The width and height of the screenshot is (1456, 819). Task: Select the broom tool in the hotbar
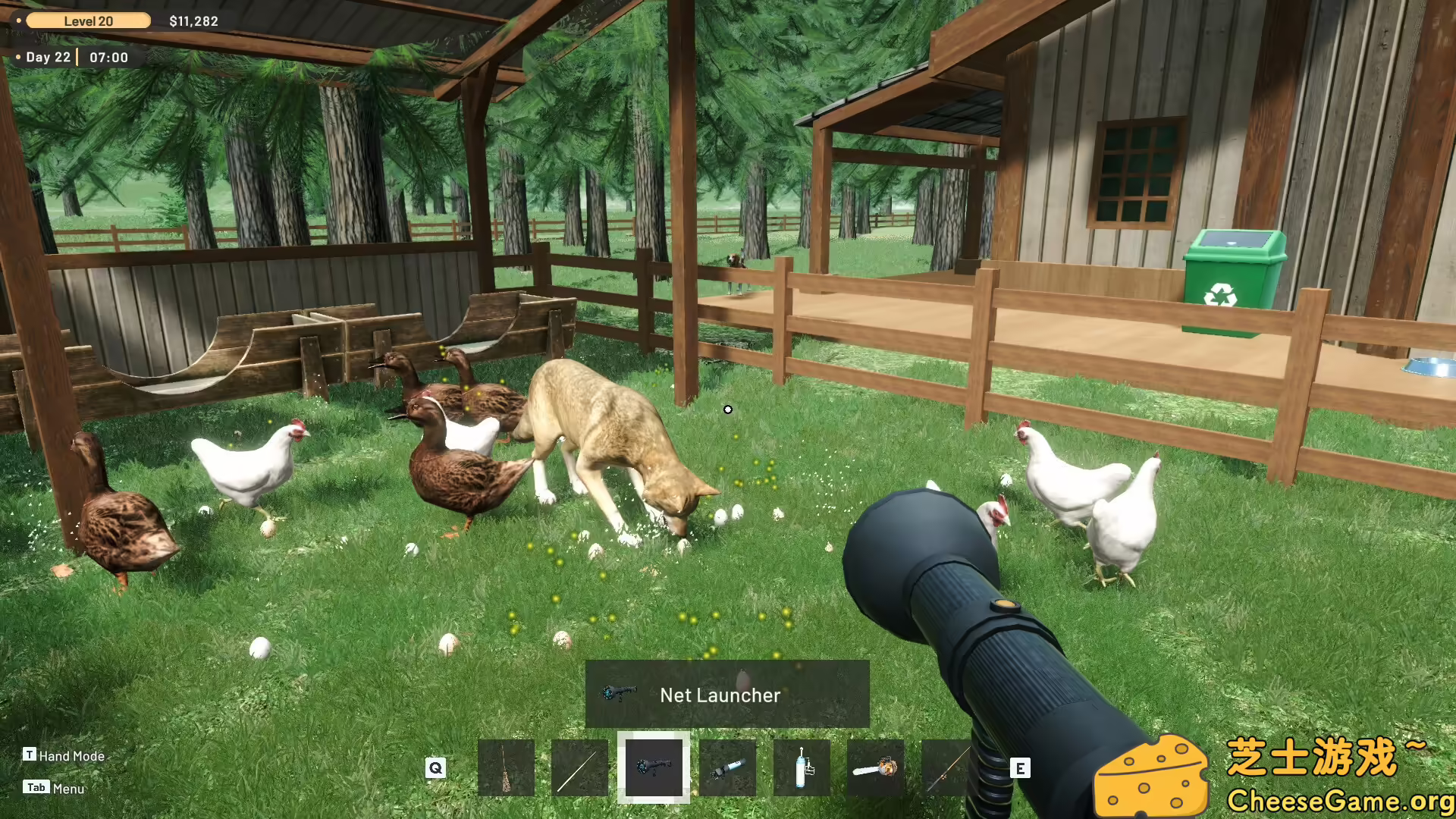tap(507, 768)
